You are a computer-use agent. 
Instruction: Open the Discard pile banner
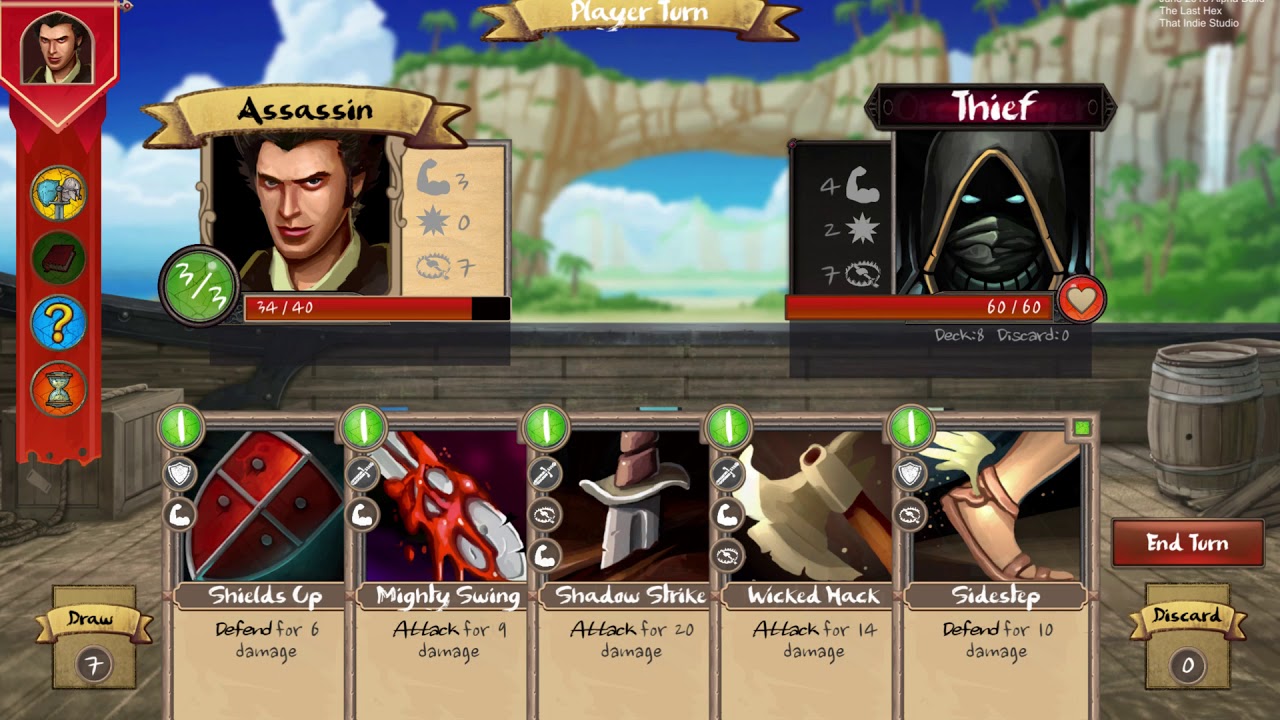point(1188,617)
